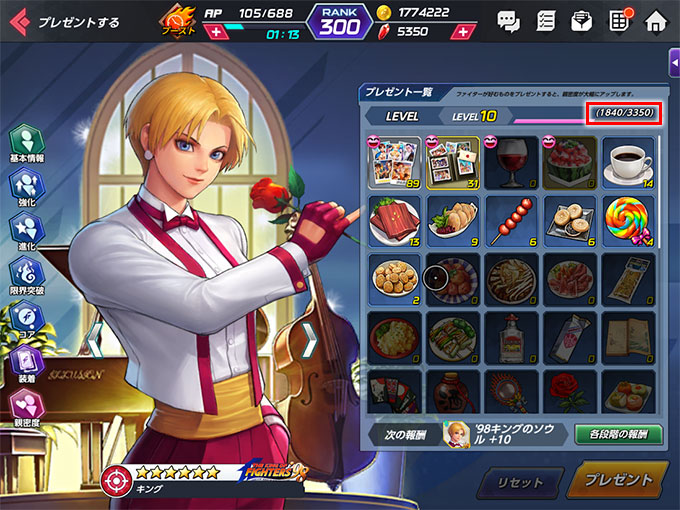Give gifts with the プレゼント button
680x510 pixels.
tap(617, 481)
